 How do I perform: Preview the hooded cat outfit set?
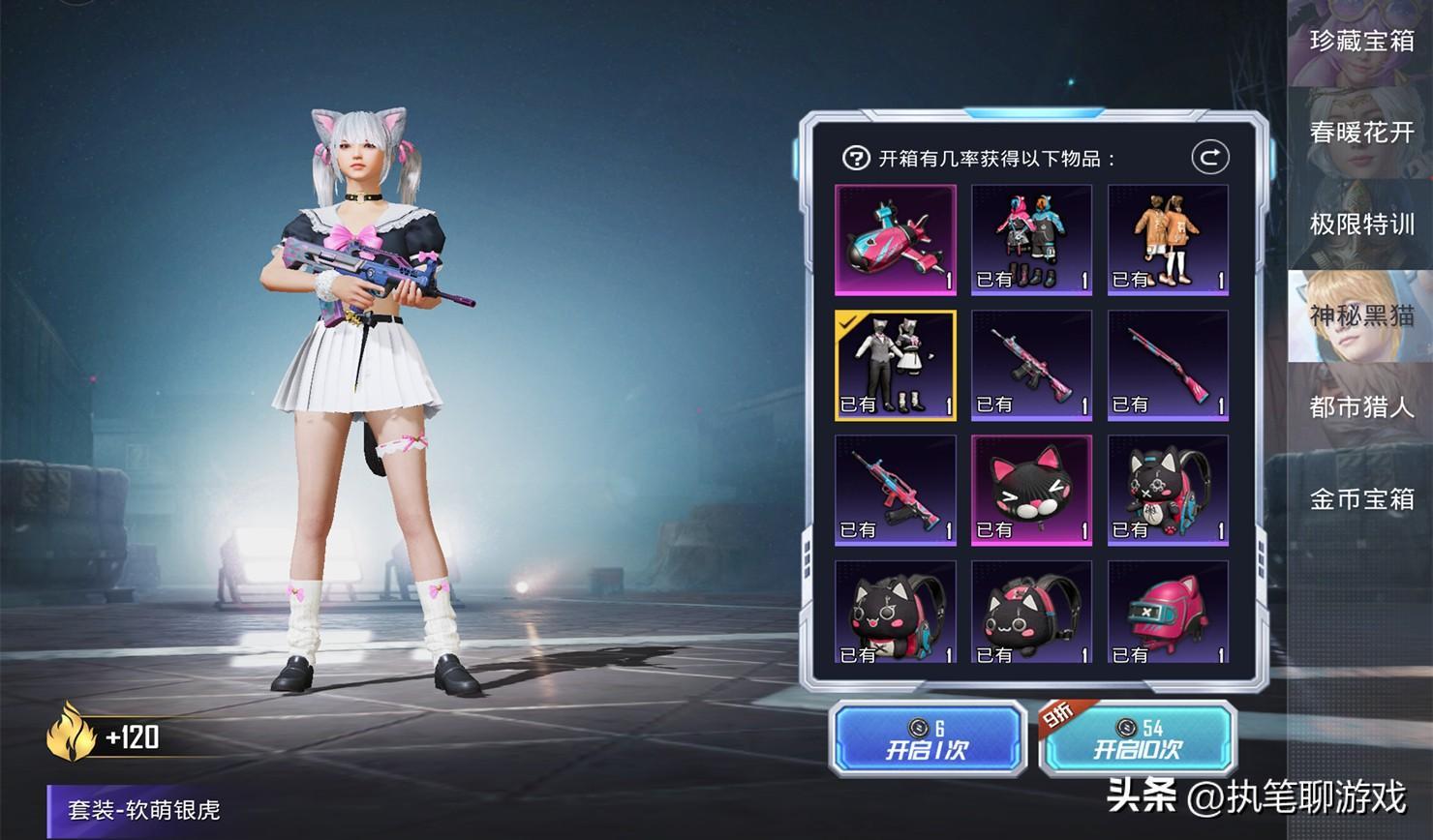point(1031,240)
